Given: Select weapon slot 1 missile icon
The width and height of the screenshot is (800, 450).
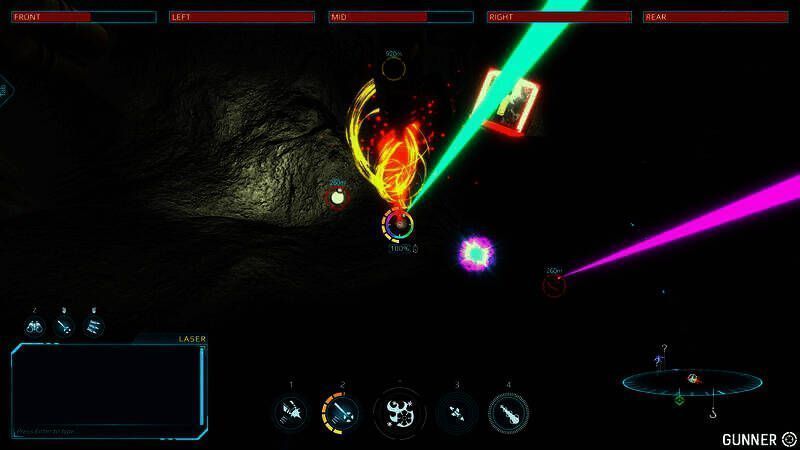Looking at the screenshot, I should [x=291, y=411].
